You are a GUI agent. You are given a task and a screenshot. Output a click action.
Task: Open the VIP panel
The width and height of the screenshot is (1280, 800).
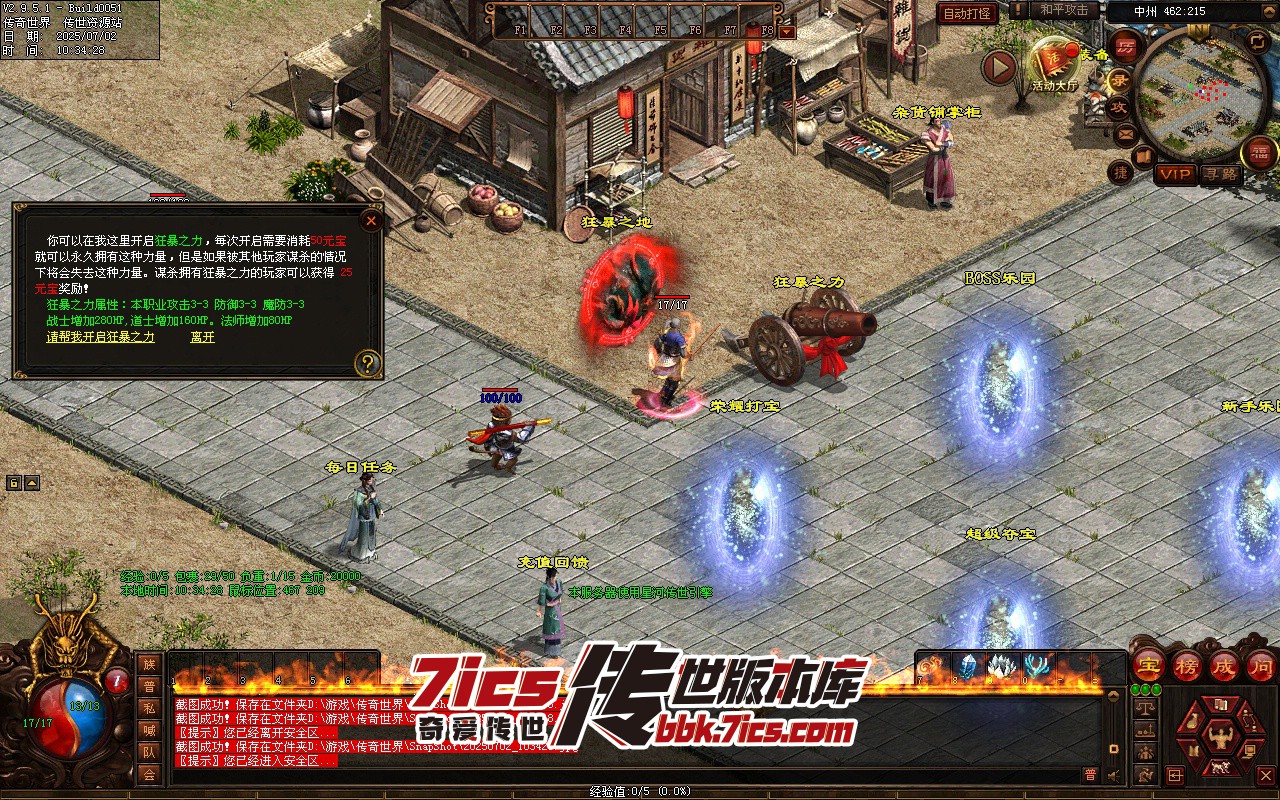tap(1175, 174)
